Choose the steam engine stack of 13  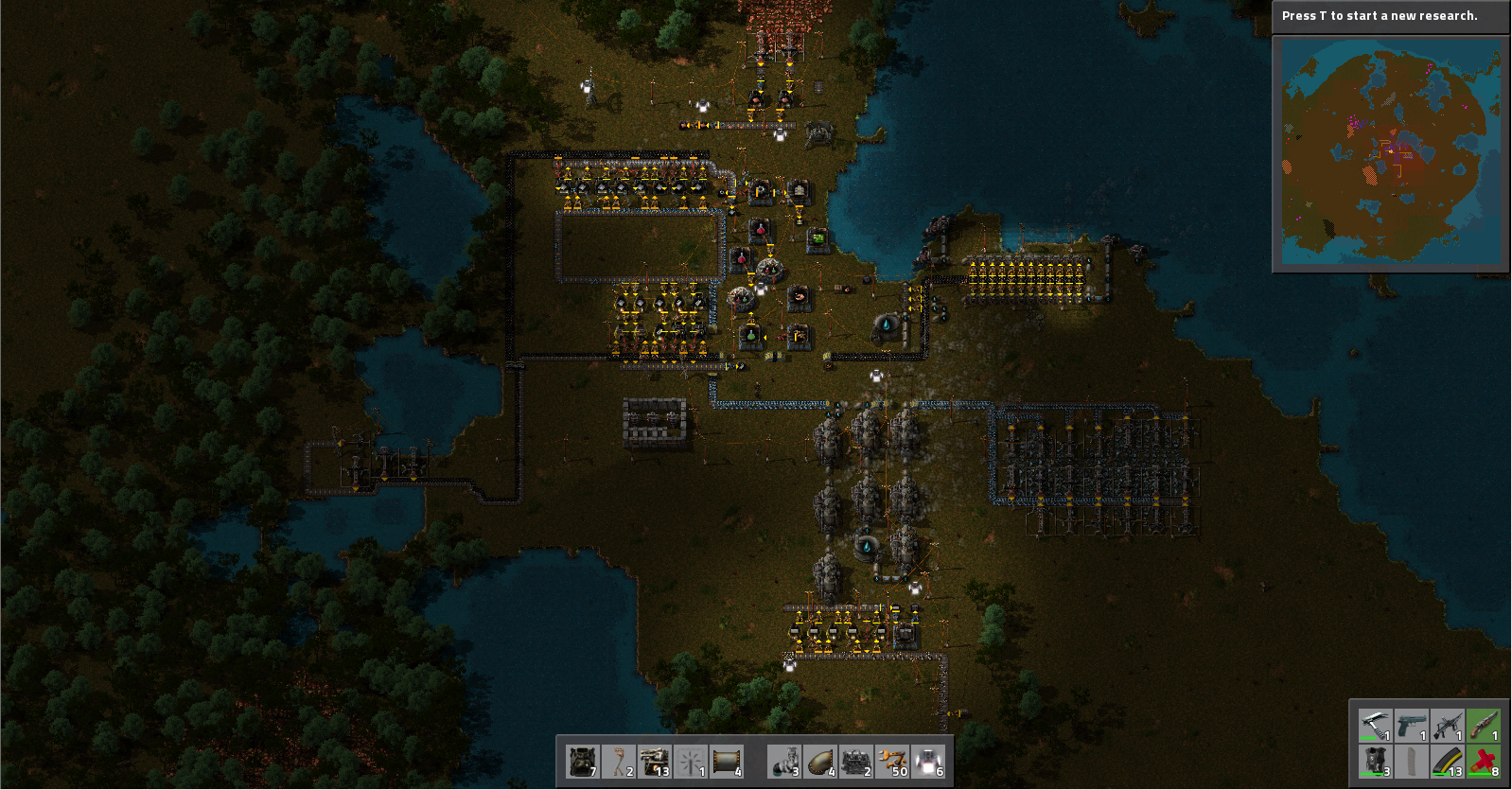(x=655, y=761)
